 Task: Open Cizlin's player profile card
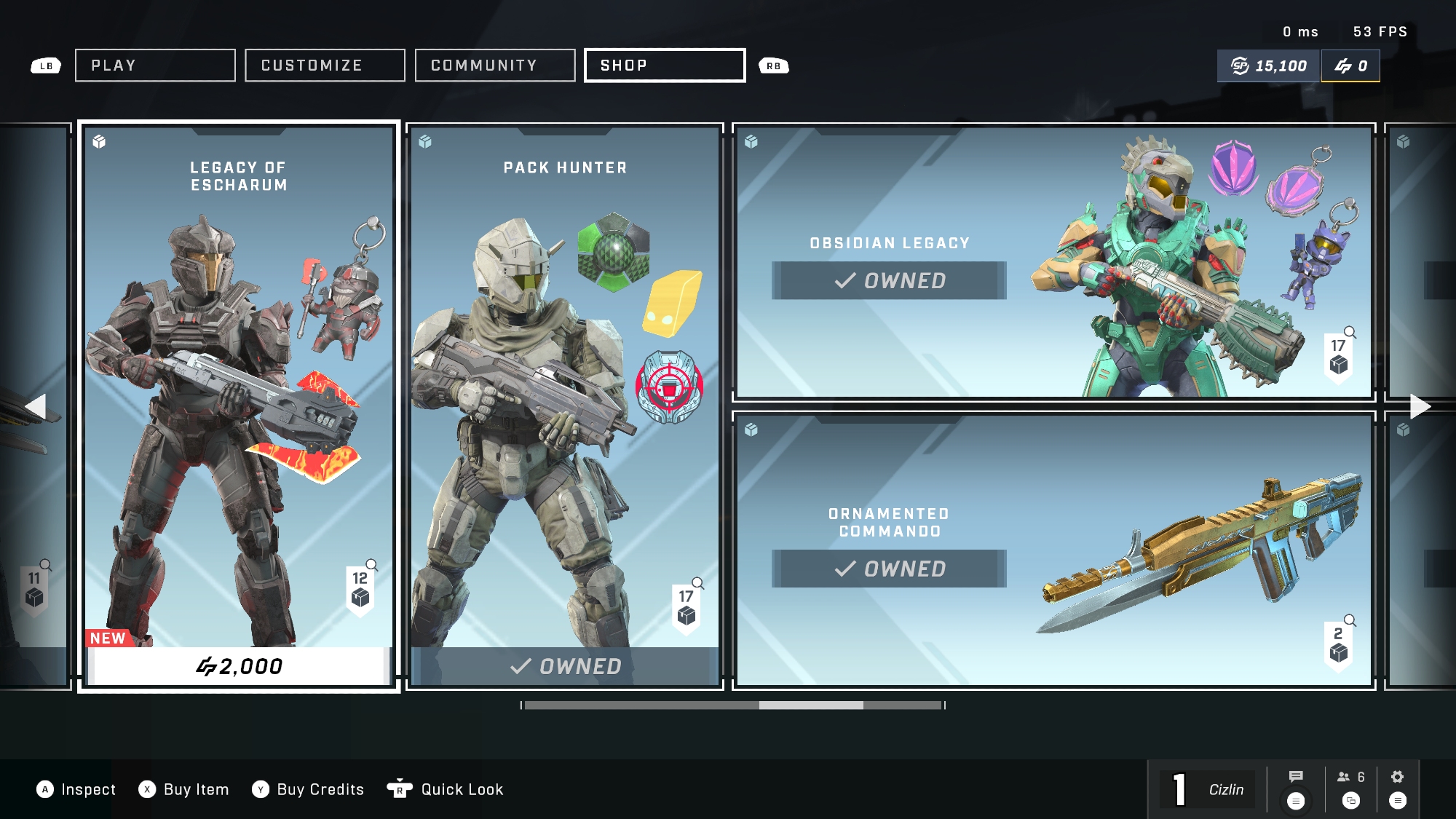tap(1208, 789)
